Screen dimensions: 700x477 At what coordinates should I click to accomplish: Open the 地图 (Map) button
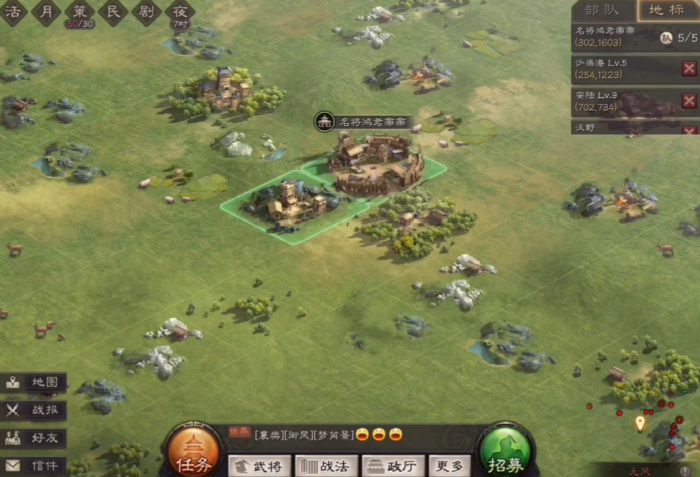coord(34,383)
